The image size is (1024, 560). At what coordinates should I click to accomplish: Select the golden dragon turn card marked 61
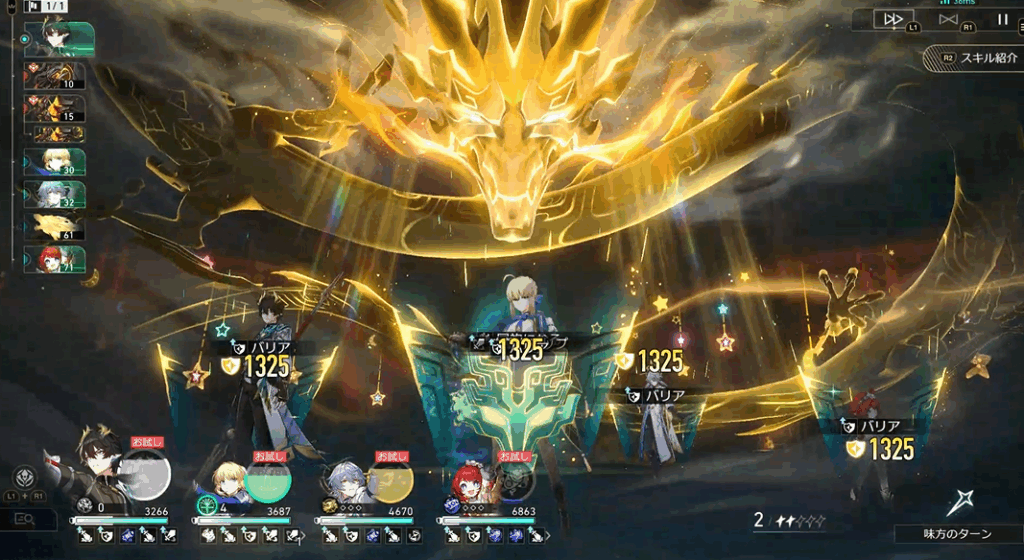pos(59,227)
